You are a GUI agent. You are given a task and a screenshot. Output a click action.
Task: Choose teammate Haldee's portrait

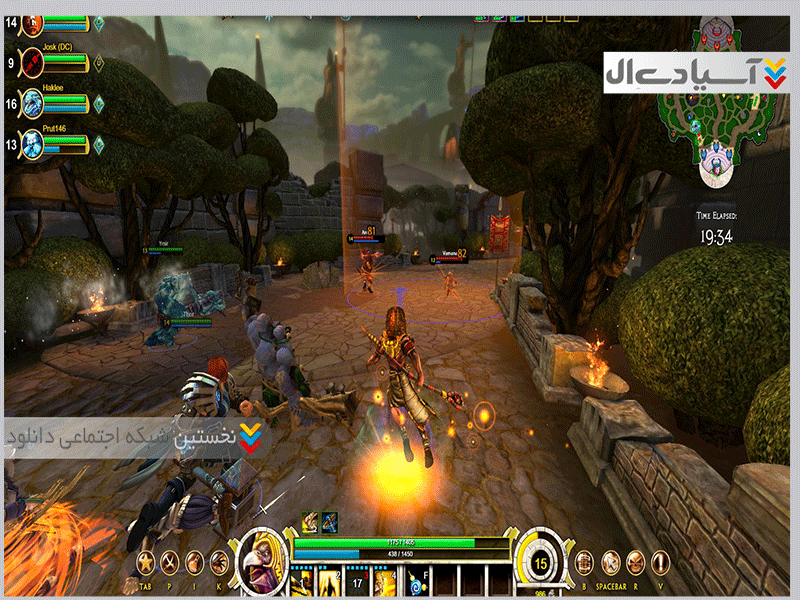[33, 101]
